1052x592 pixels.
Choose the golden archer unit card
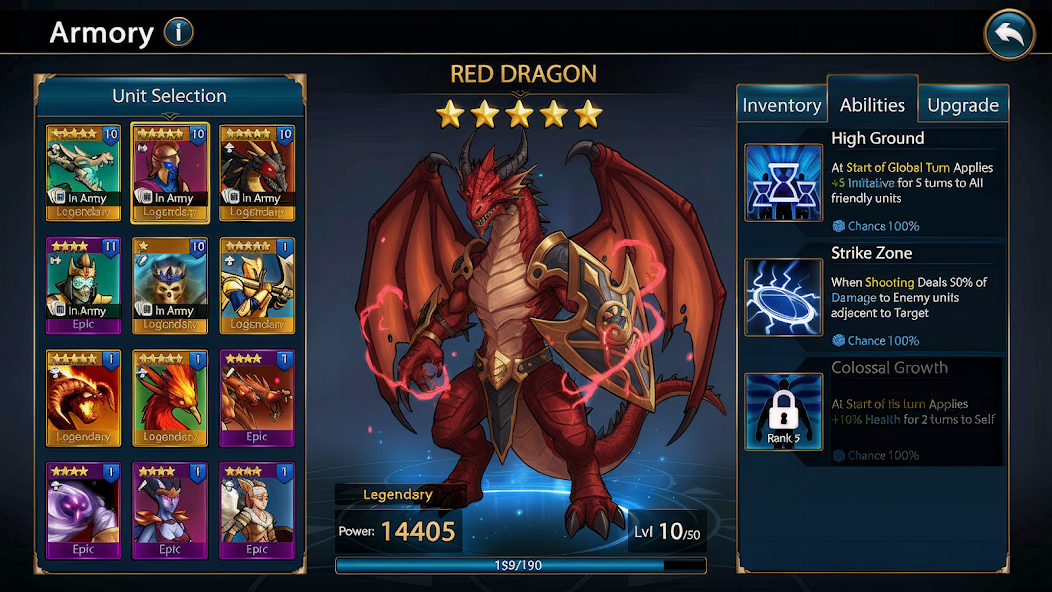(x=257, y=285)
